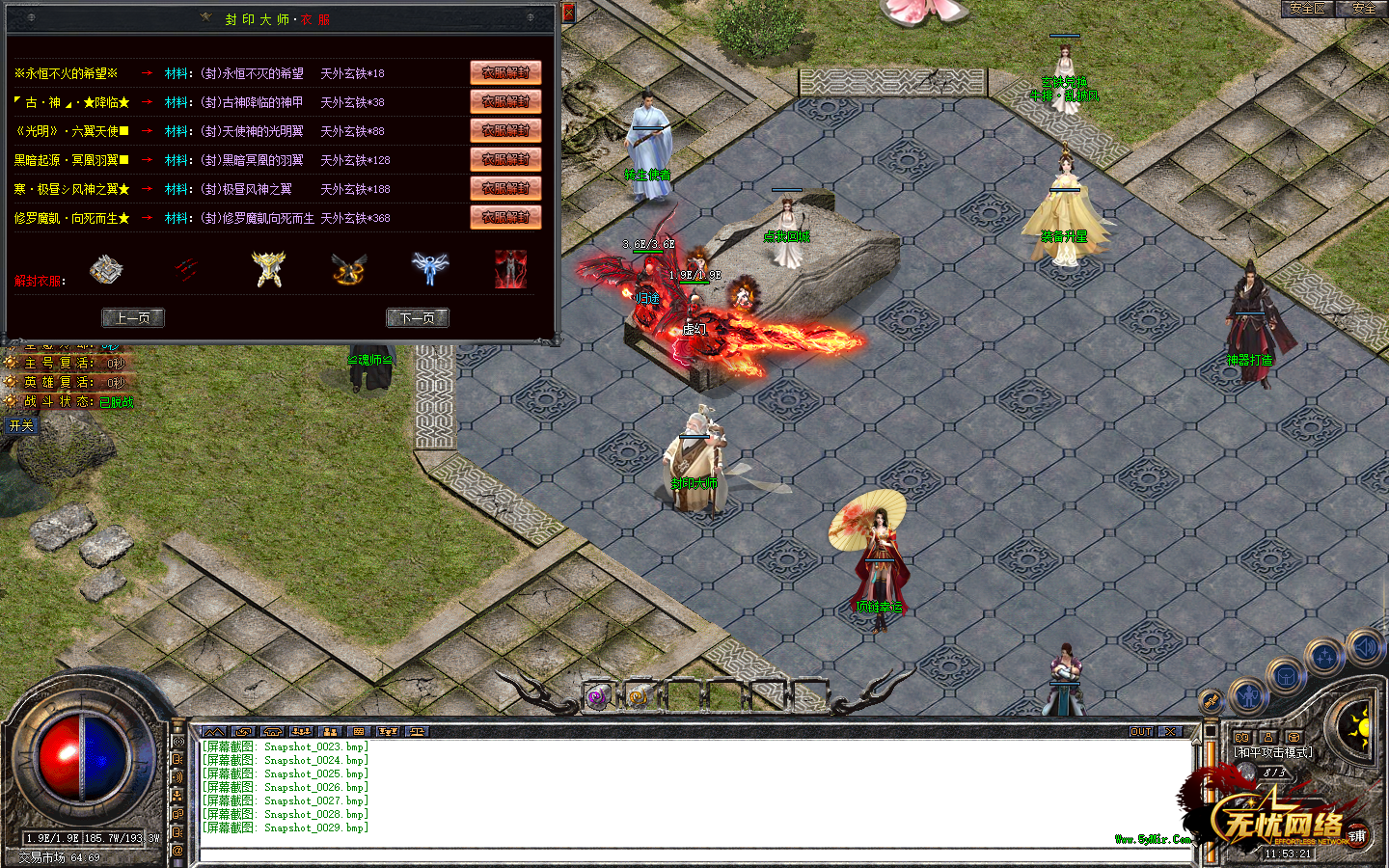Open the character equipment round button
The width and height of the screenshot is (1389, 868).
[x=1248, y=694]
